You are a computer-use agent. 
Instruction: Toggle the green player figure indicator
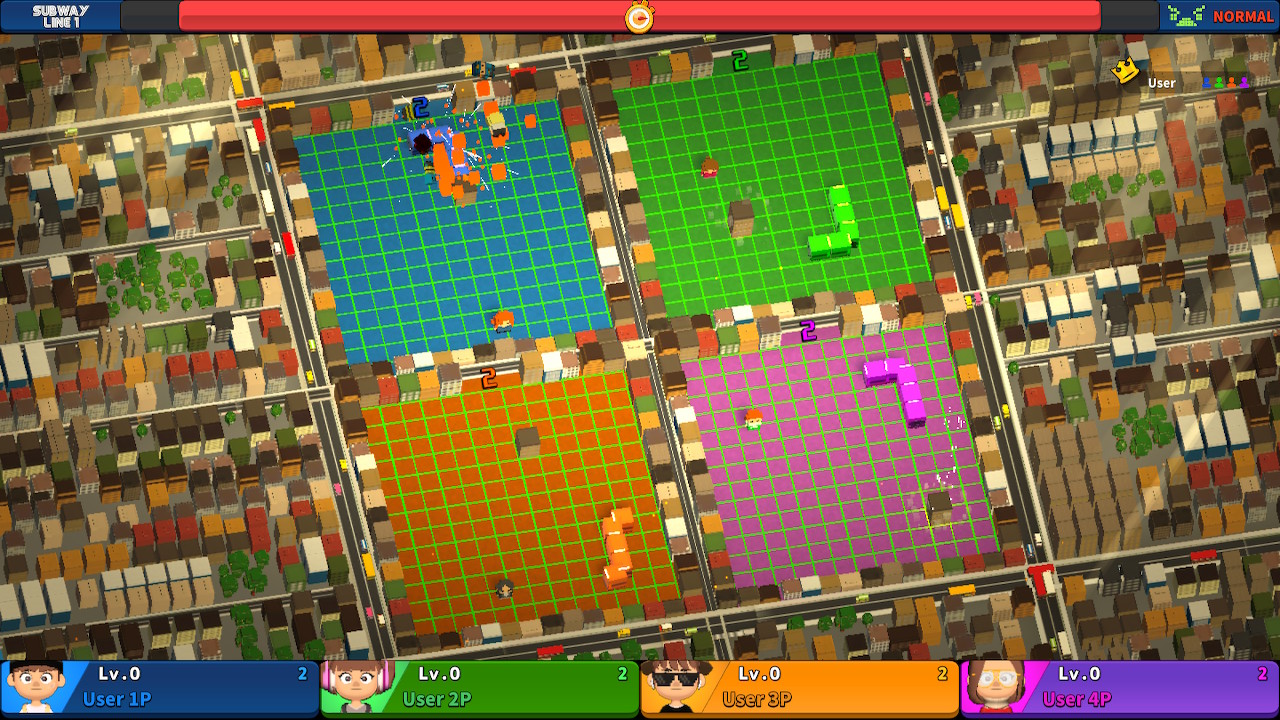[x=1219, y=83]
